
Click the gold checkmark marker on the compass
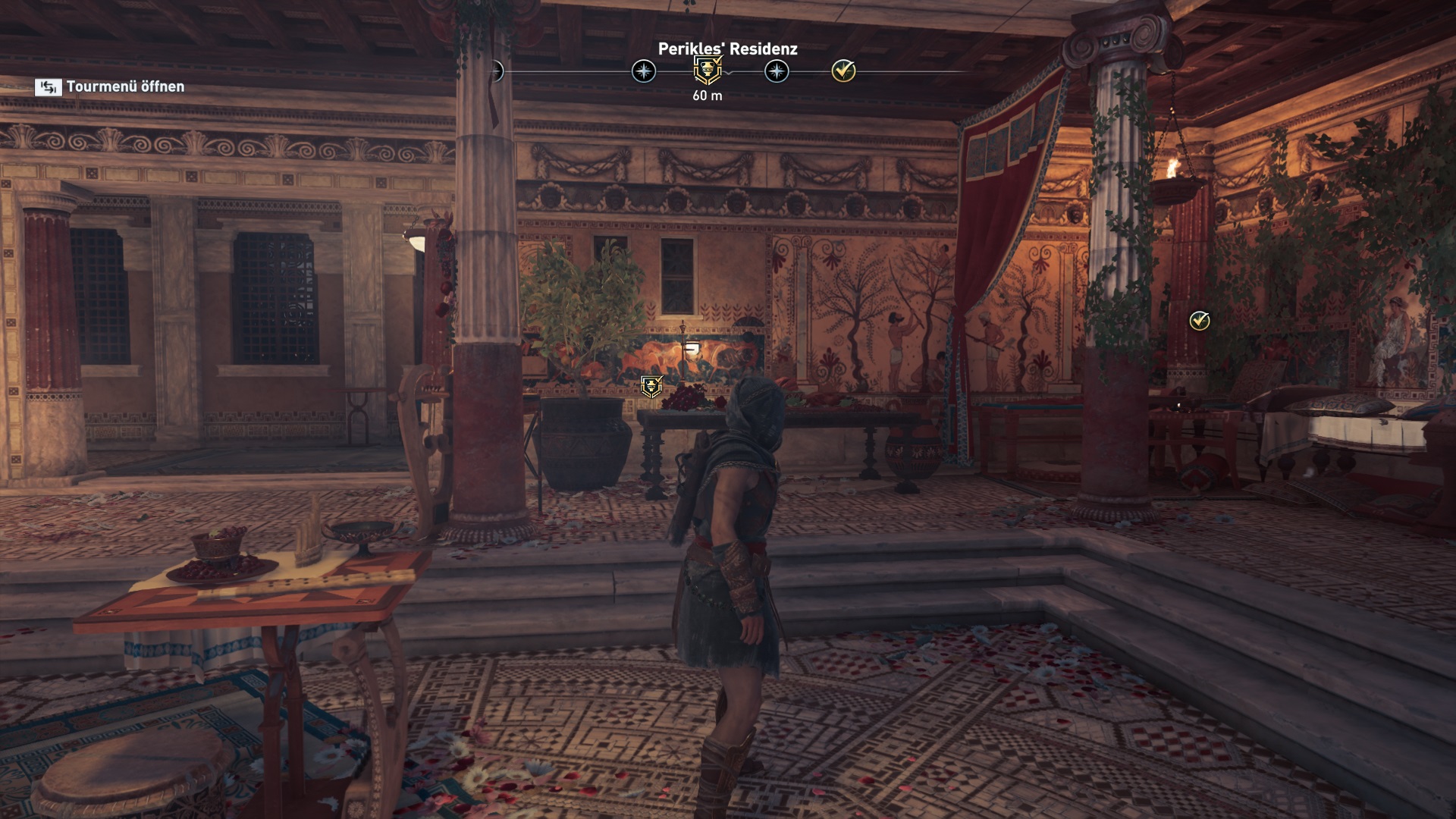(843, 71)
